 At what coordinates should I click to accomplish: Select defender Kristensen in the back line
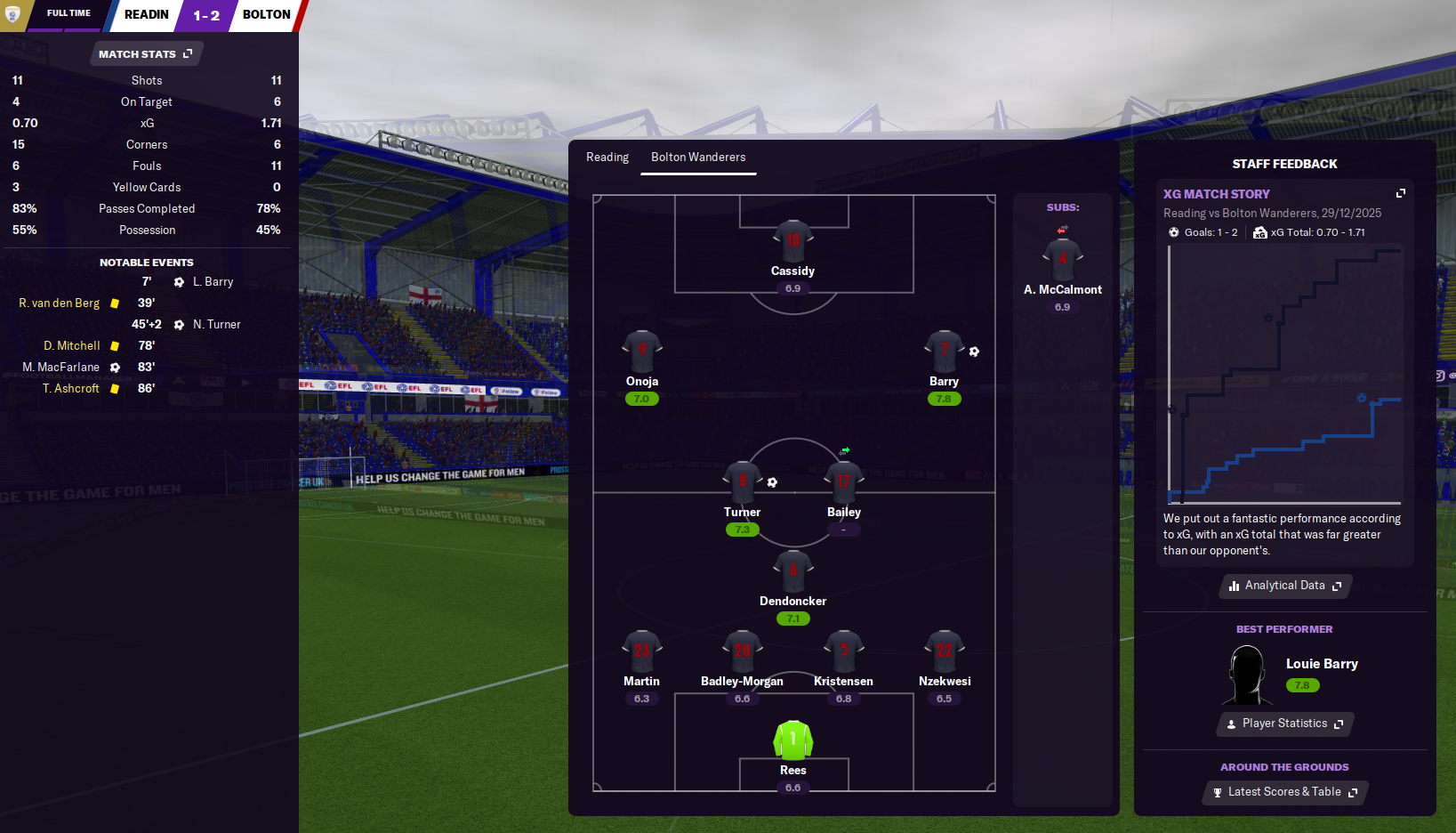pyautogui.click(x=843, y=651)
